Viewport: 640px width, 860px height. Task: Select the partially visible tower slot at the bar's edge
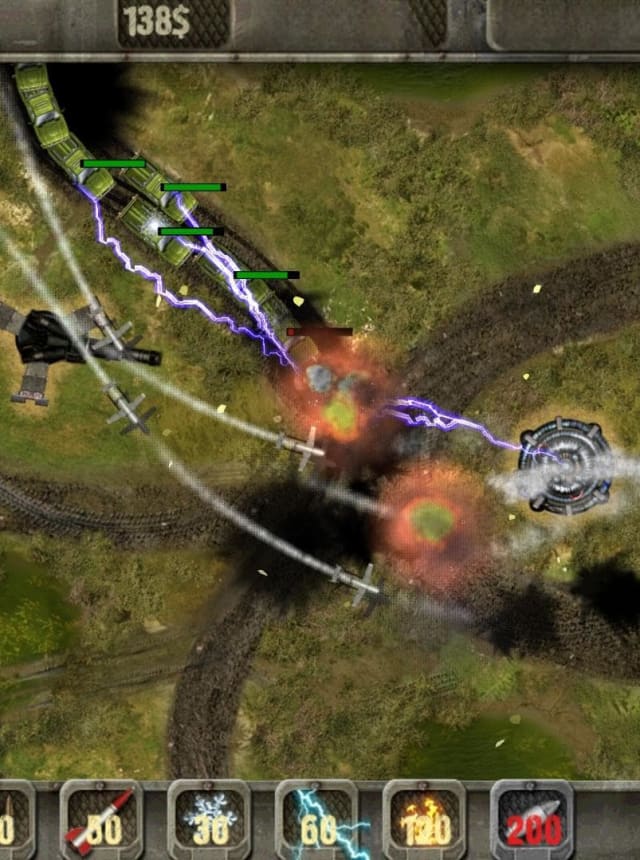[14, 820]
